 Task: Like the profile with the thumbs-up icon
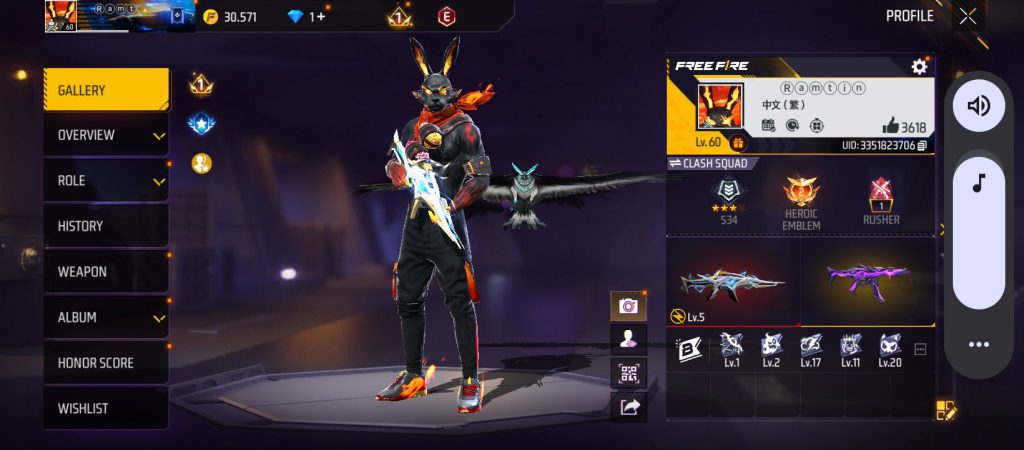click(890, 126)
